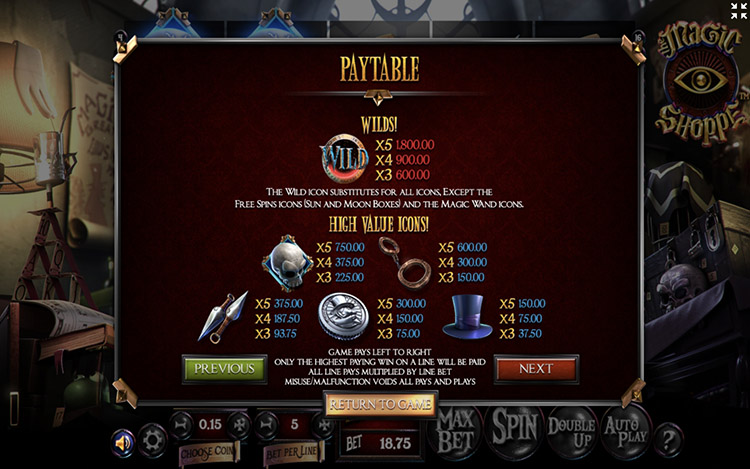Open the gear settings
This screenshot has height=469, width=750.
153,440
